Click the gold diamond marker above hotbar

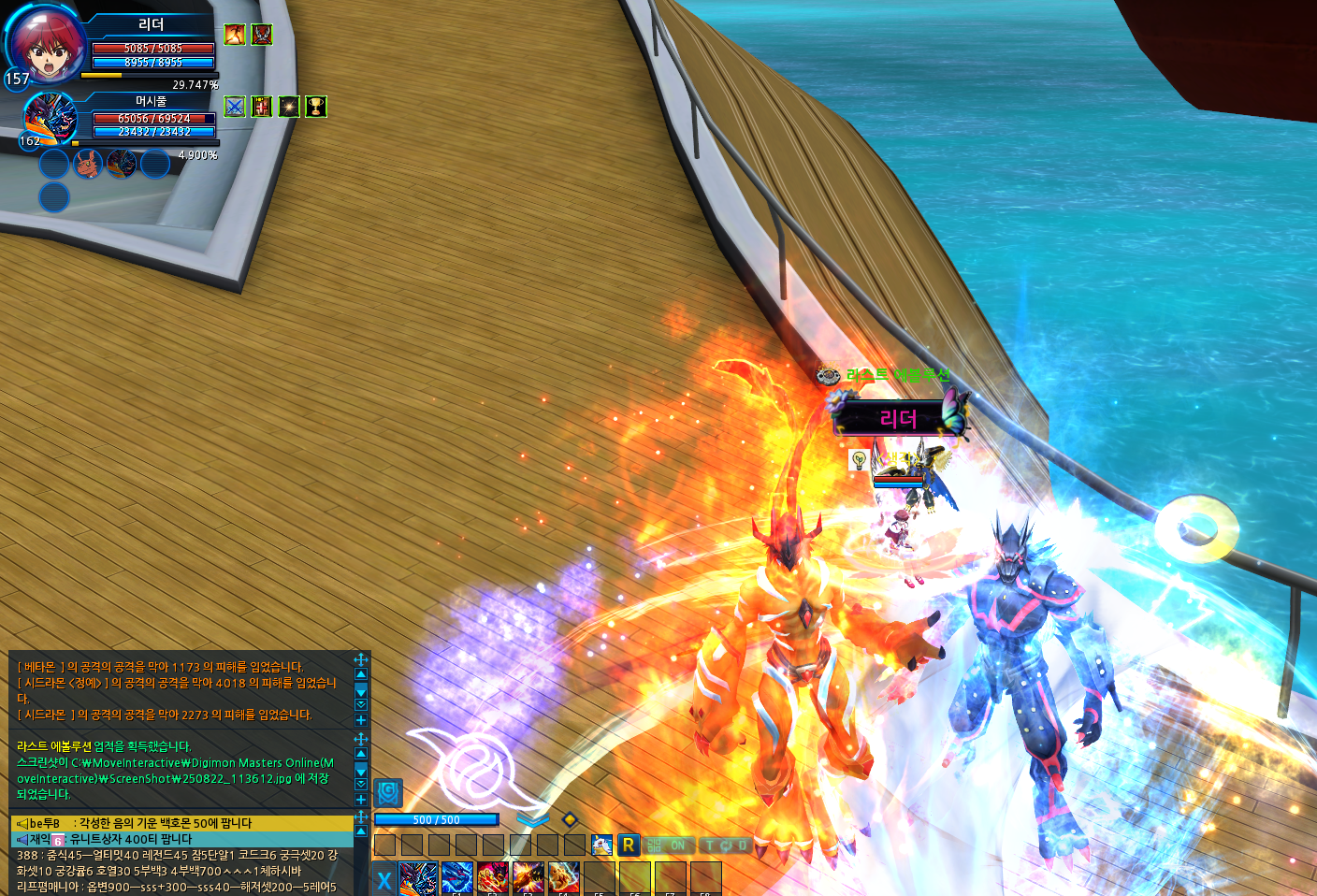pos(569,819)
